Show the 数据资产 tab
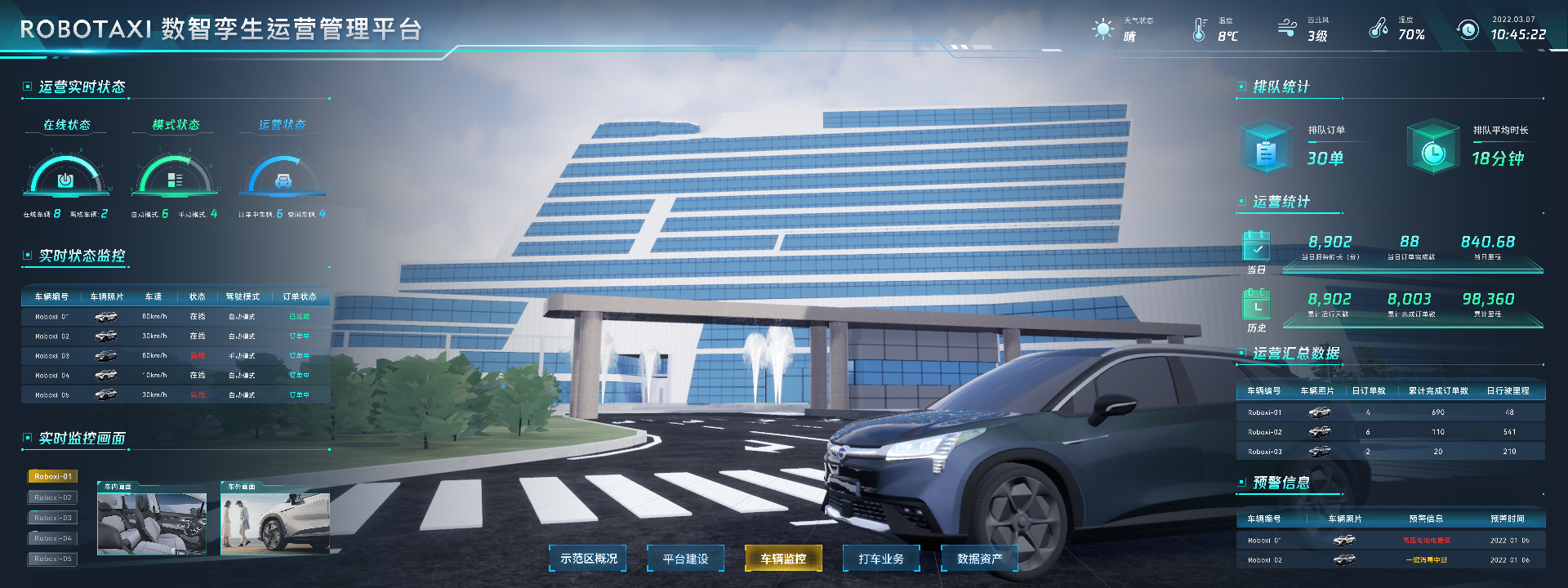This screenshot has height=588, width=1568. point(979,559)
